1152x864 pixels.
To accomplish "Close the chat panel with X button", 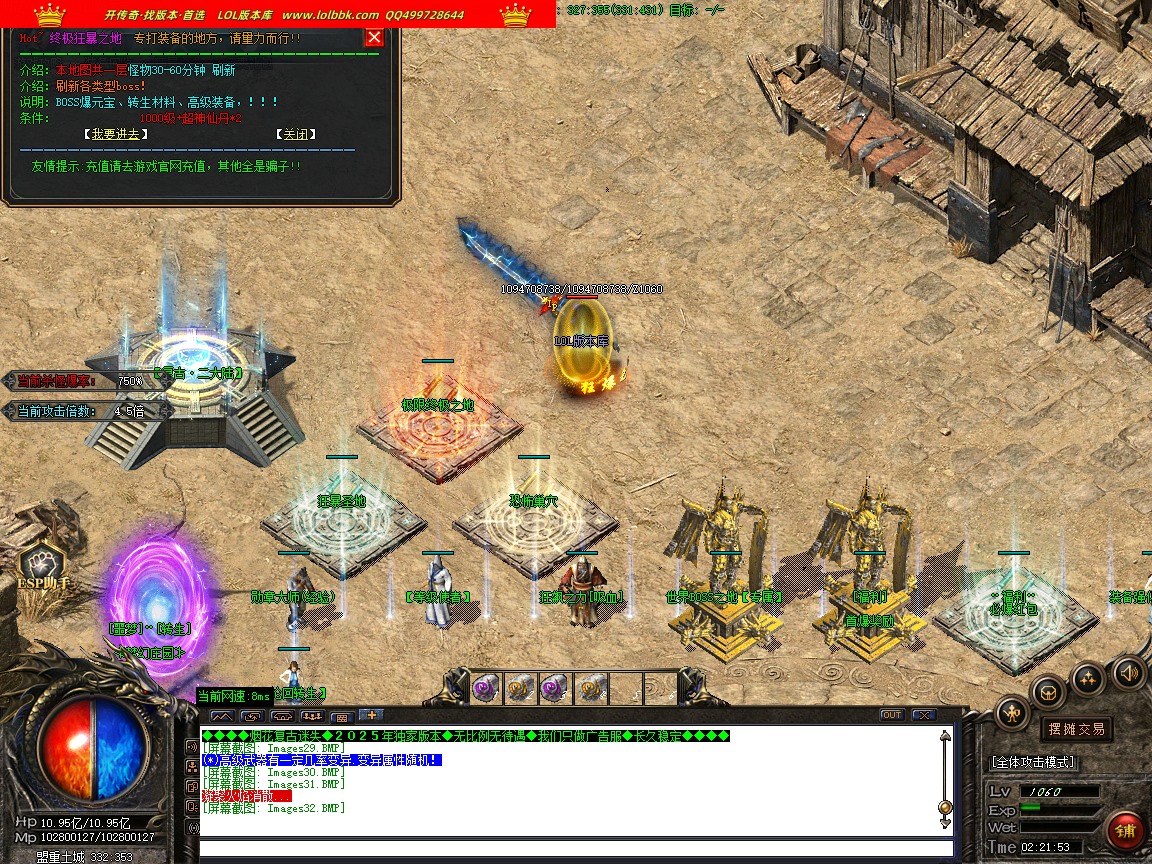I will coord(923,715).
